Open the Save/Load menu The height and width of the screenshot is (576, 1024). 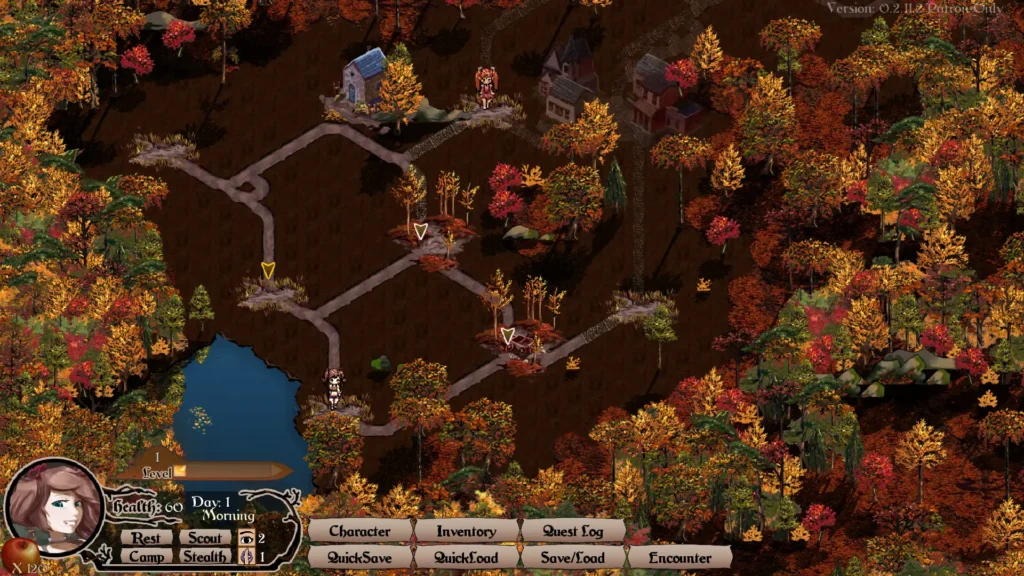[573, 557]
